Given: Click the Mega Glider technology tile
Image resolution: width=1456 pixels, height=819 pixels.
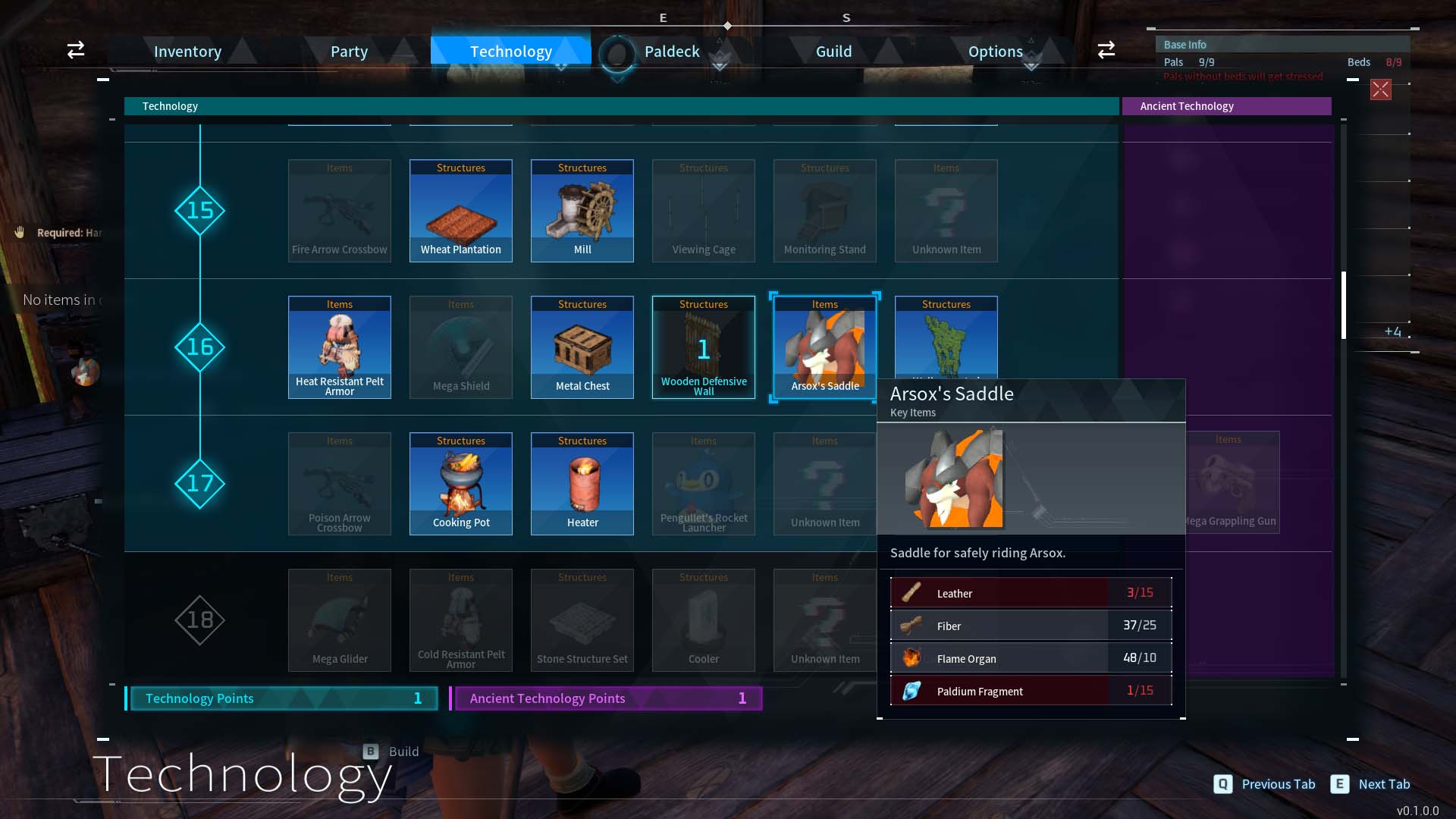Looking at the screenshot, I should (340, 620).
